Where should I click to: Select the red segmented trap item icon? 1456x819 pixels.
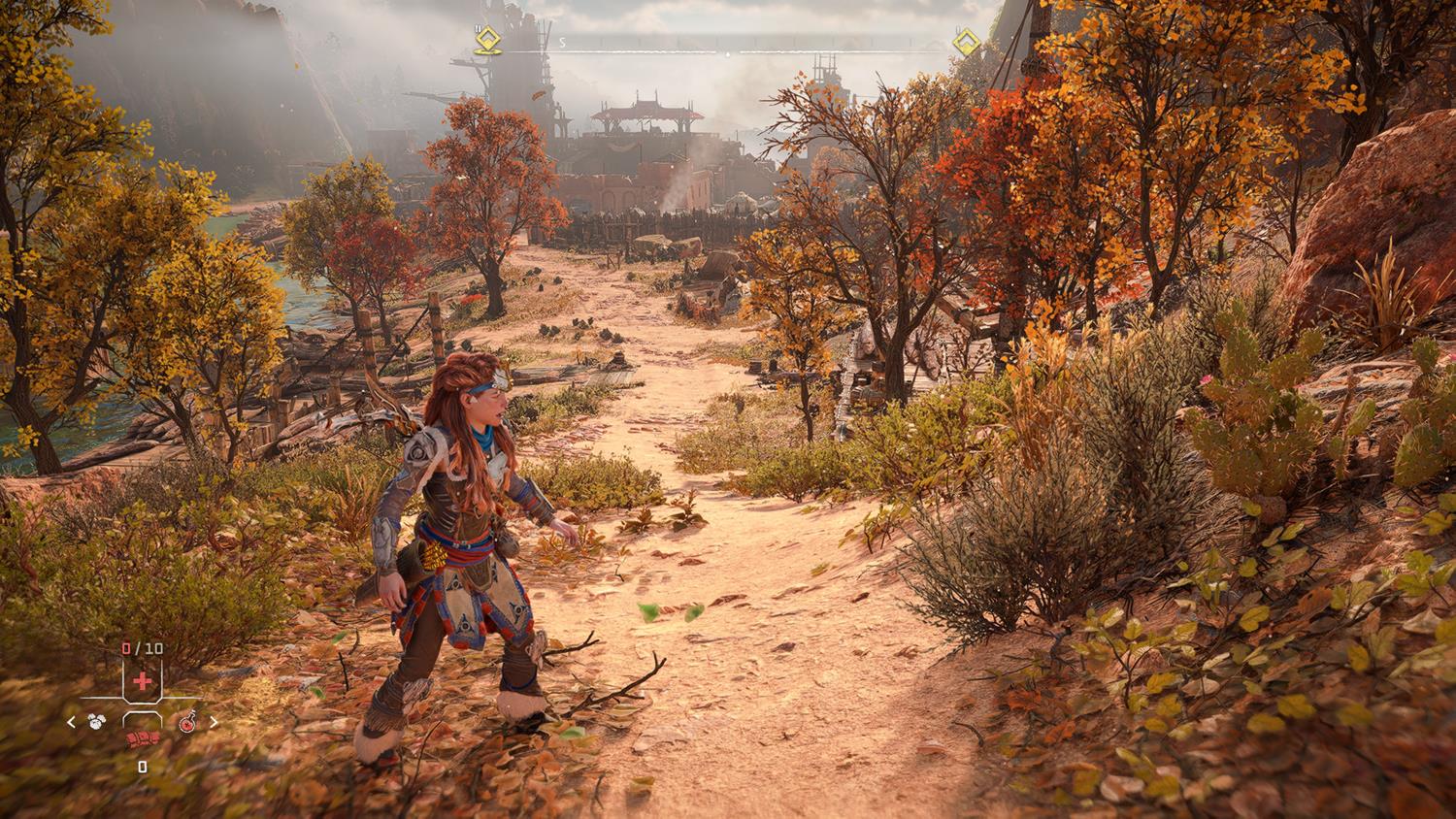click(142, 741)
